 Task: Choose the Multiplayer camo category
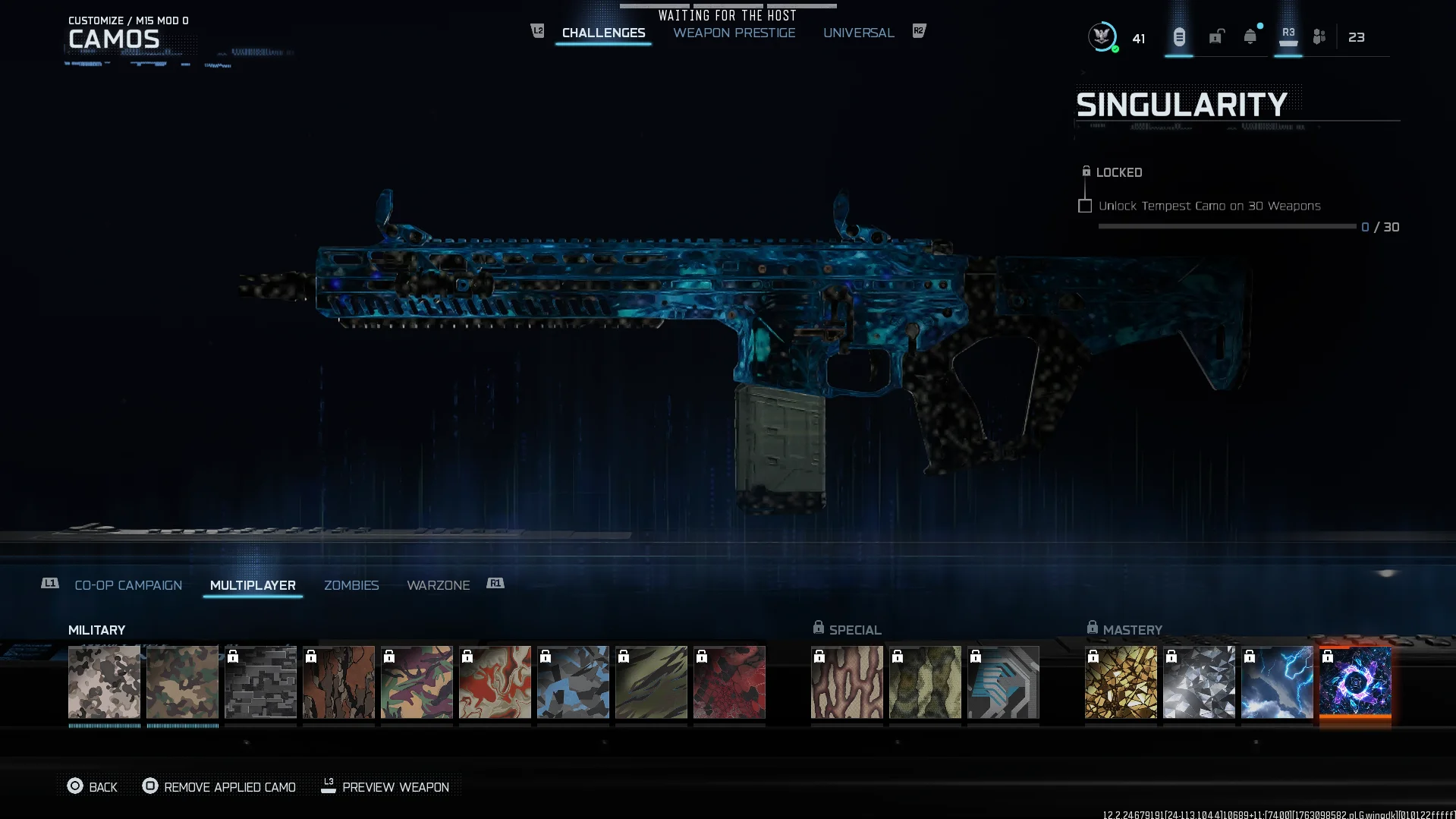coord(253,585)
